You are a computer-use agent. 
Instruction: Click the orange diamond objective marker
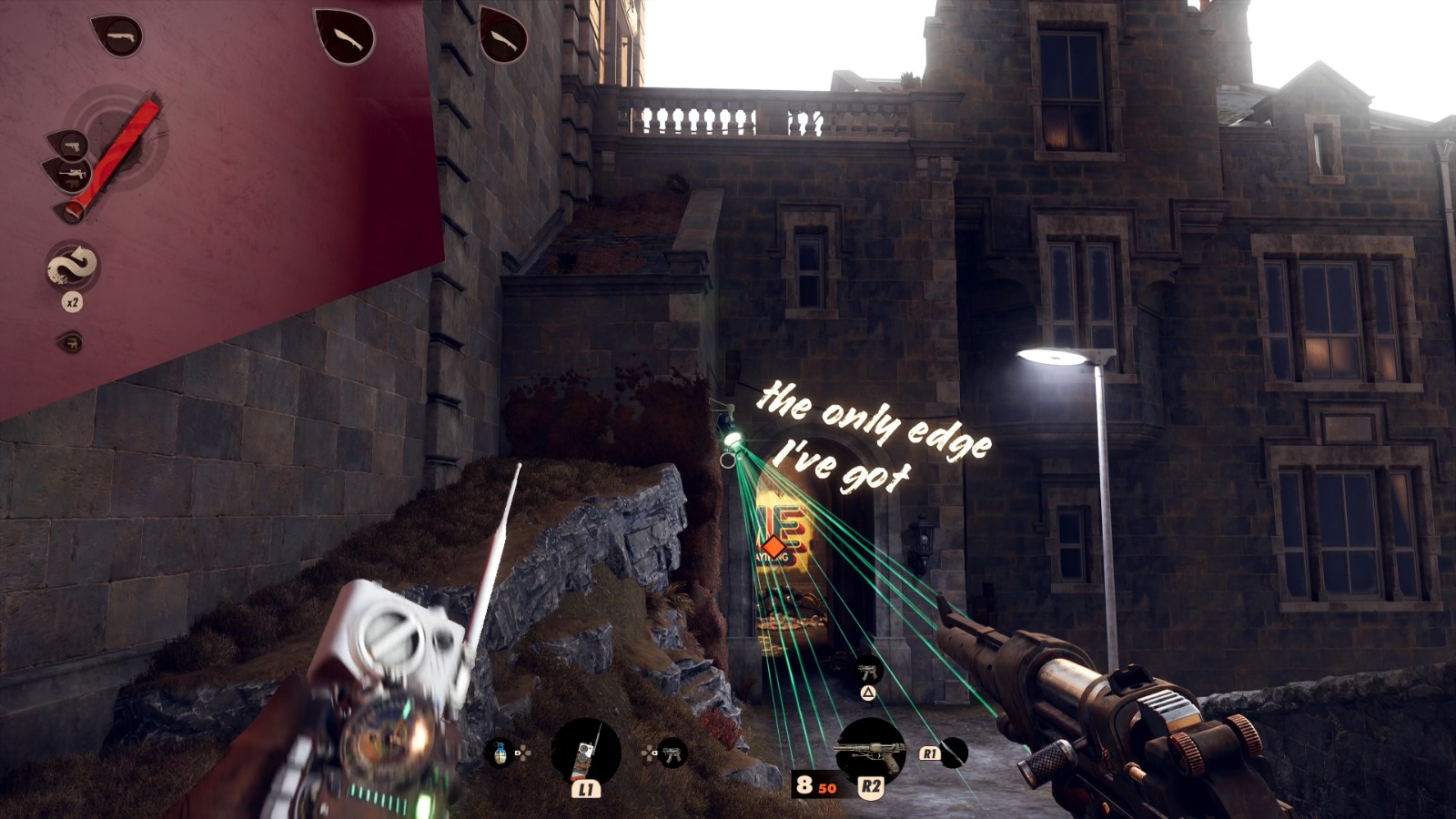pyautogui.click(x=773, y=548)
